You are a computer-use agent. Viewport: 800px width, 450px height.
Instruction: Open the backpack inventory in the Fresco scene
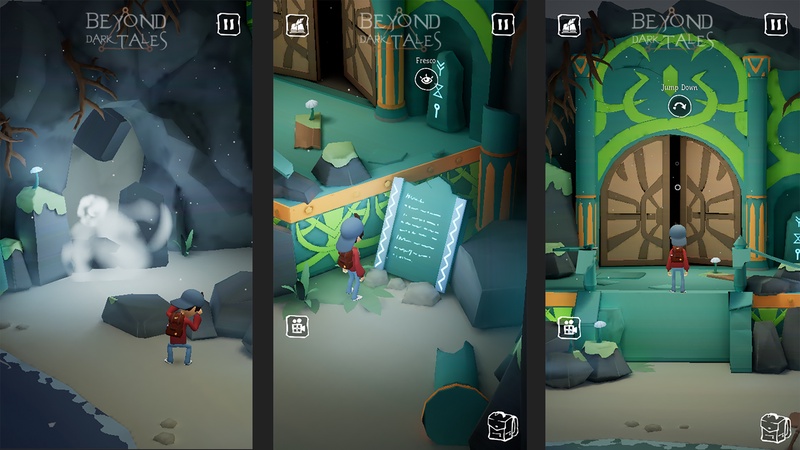502,424
